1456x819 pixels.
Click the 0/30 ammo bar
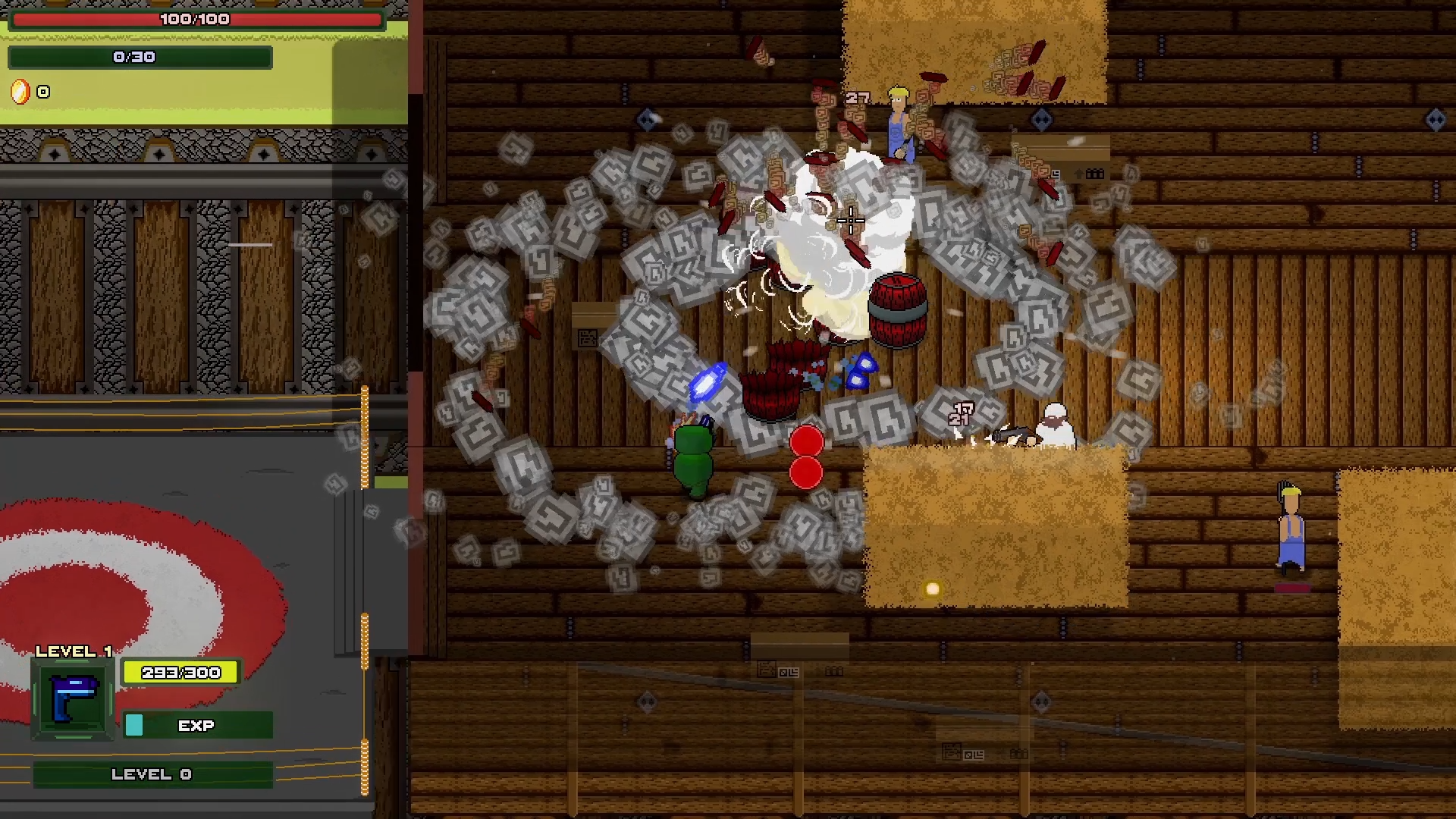tap(140, 56)
